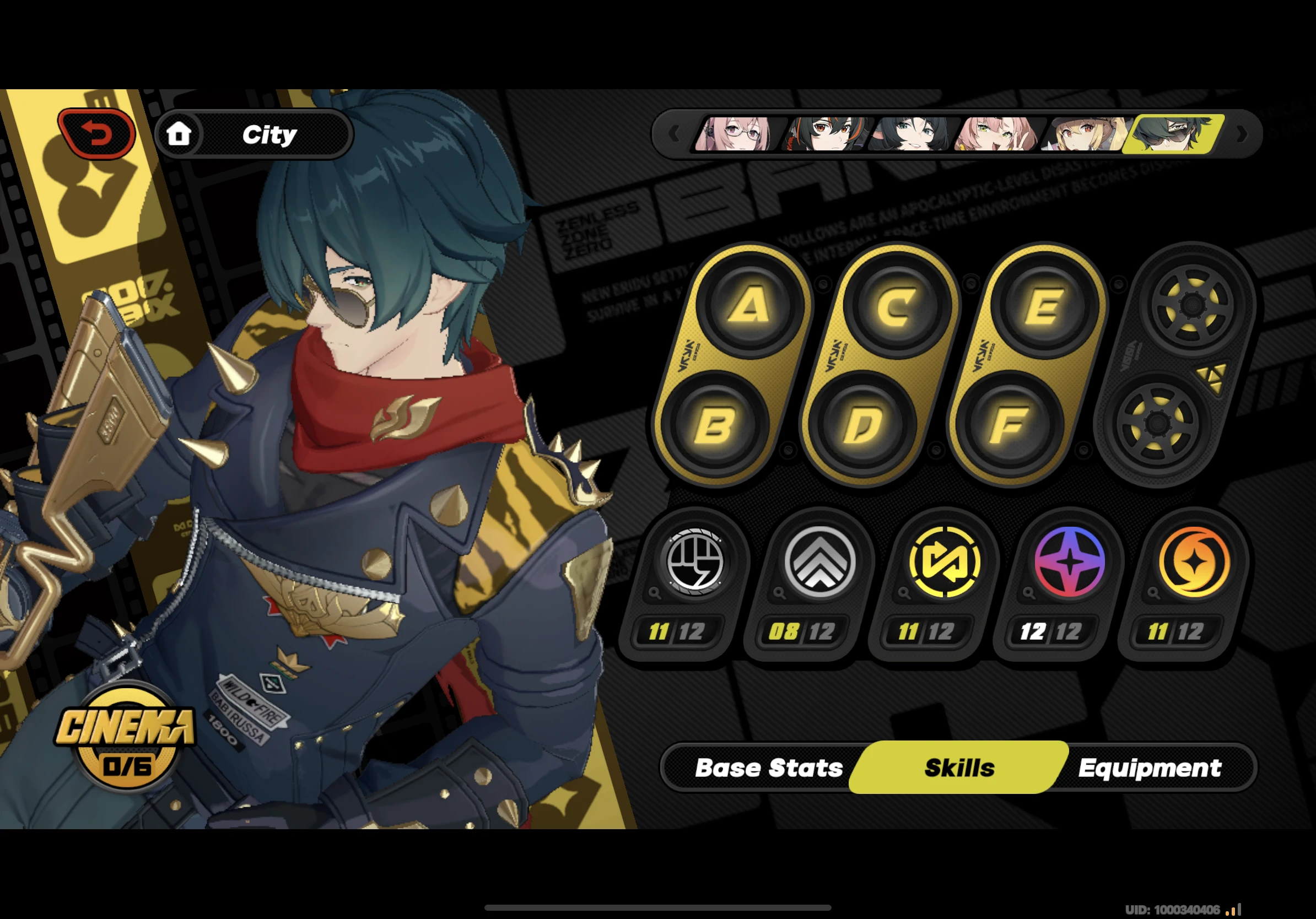The width and height of the screenshot is (1316, 919).
Task: Select the Skills tab
Action: click(x=959, y=767)
